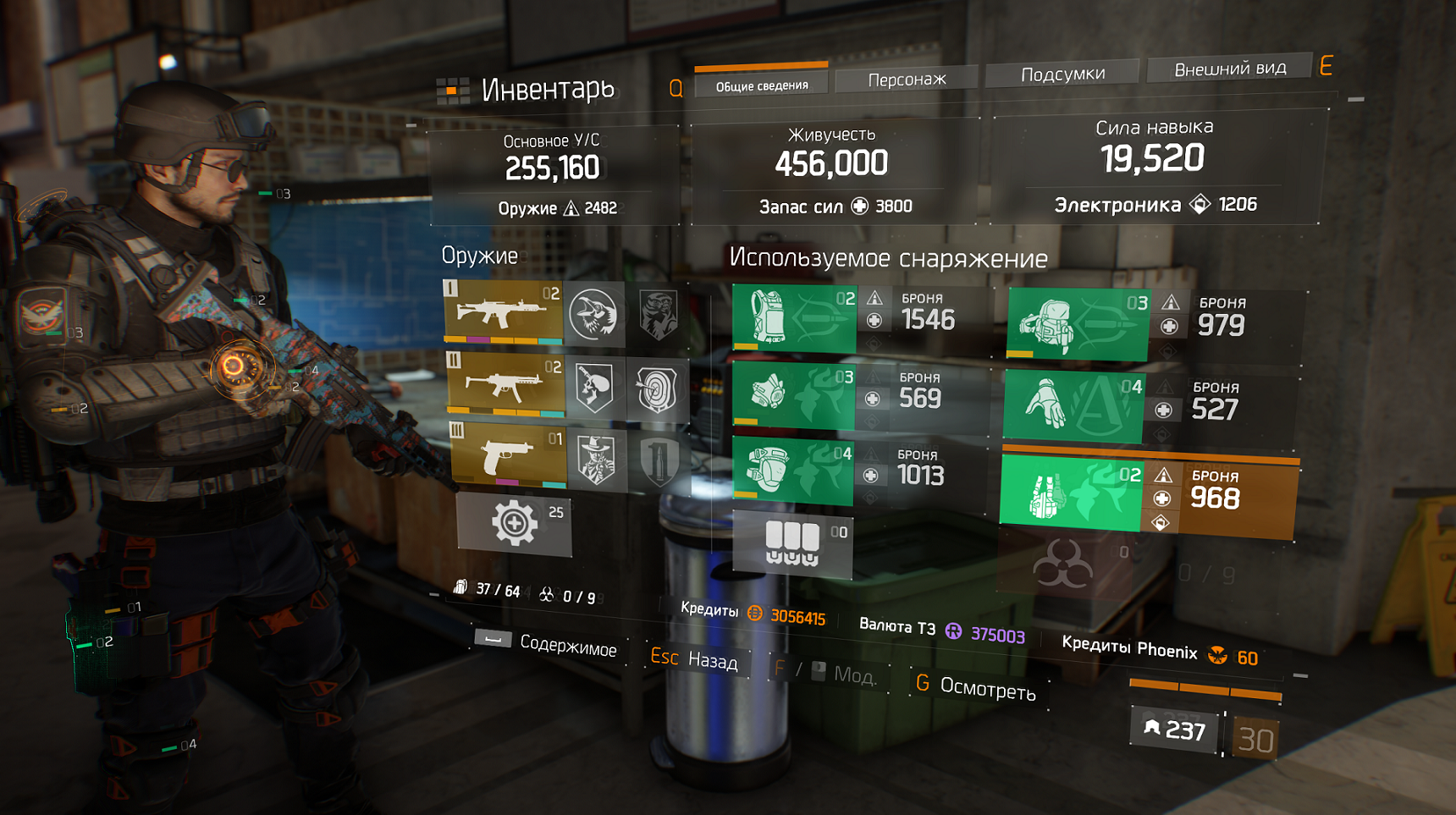This screenshot has height=815, width=1456.
Task: Click Осмотреть to inspect the item
Action: coord(977,687)
